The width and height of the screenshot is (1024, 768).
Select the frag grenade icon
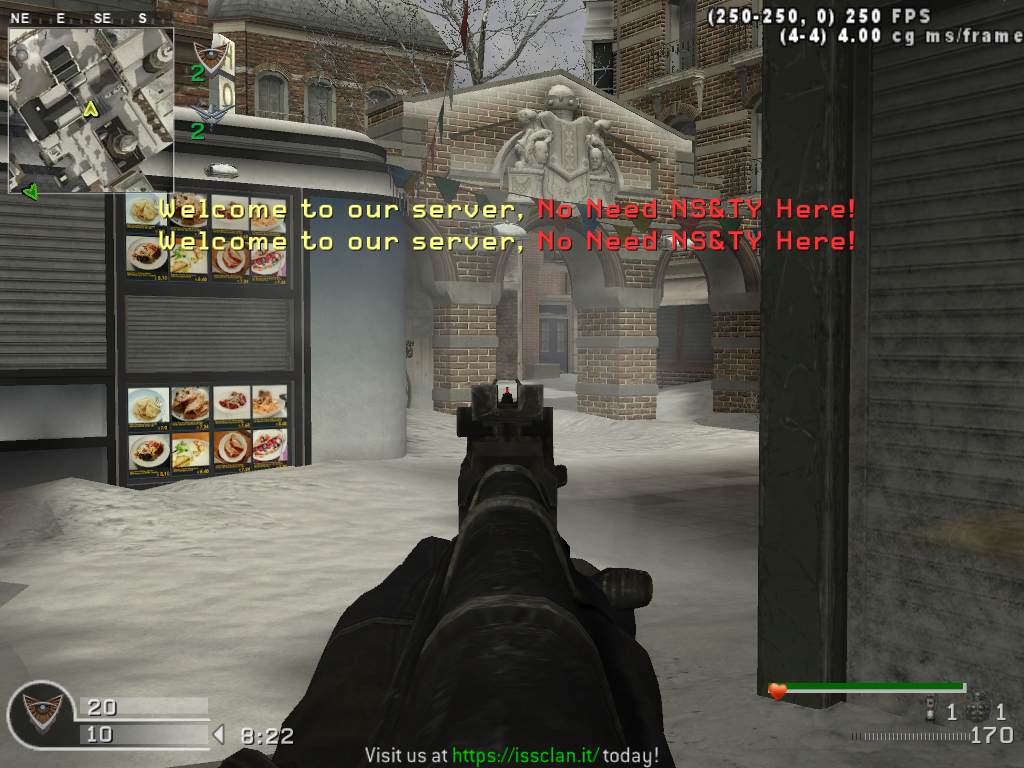[x=978, y=711]
